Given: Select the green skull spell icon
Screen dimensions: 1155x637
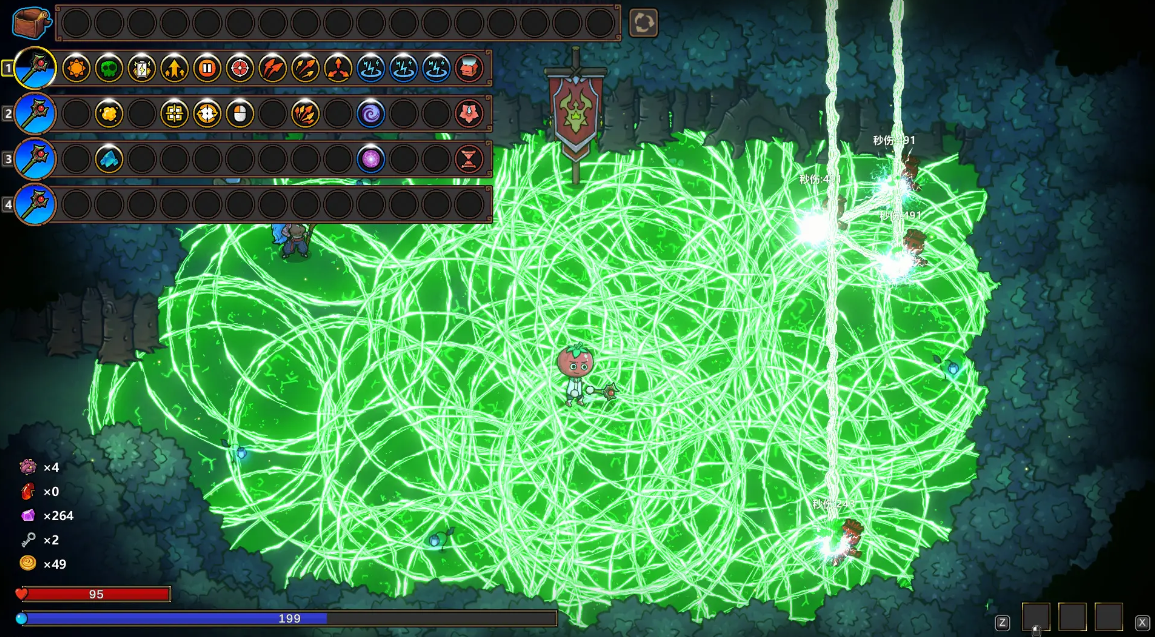Looking at the screenshot, I should coord(109,68).
